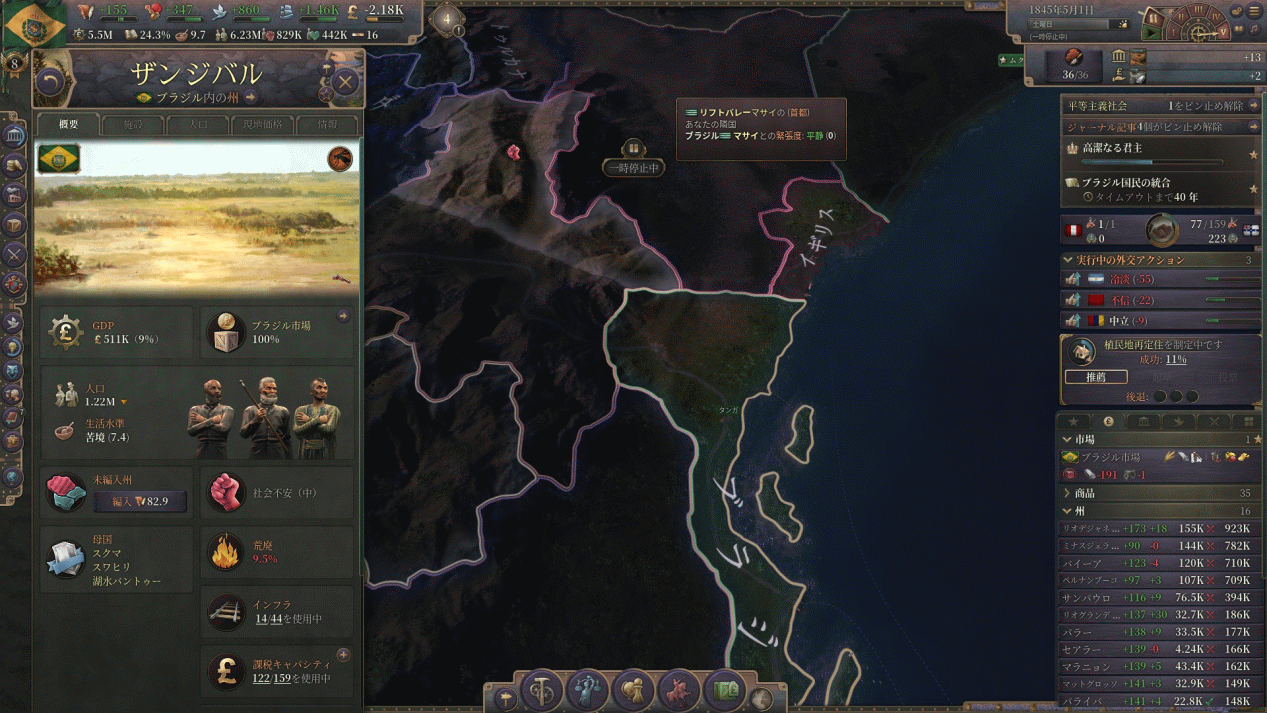Open the main menu hamburger button
The image size is (1267, 713).
coord(1255,11)
